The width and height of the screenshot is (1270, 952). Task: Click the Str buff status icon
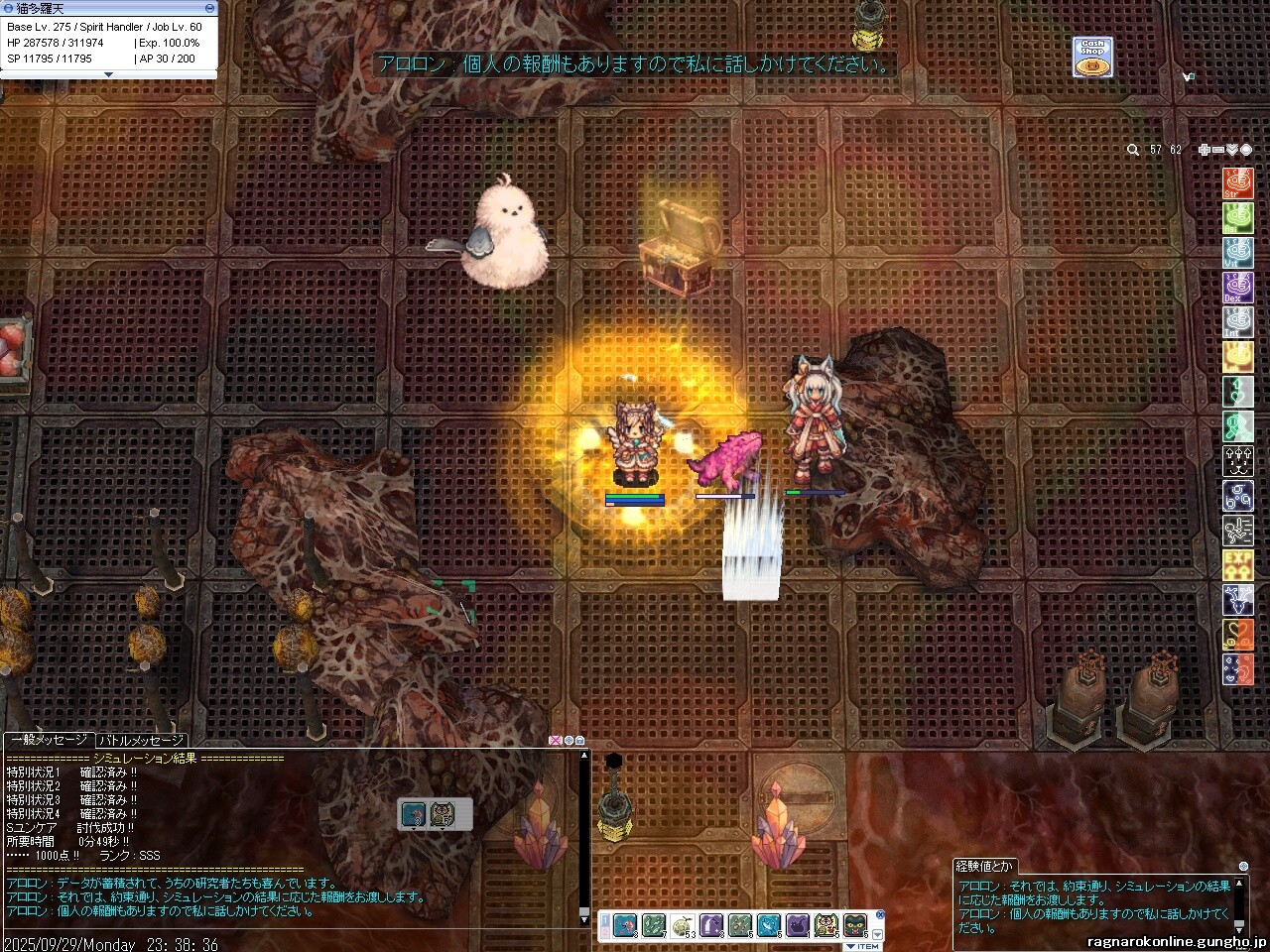pyautogui.click(x=1237, y=183)
